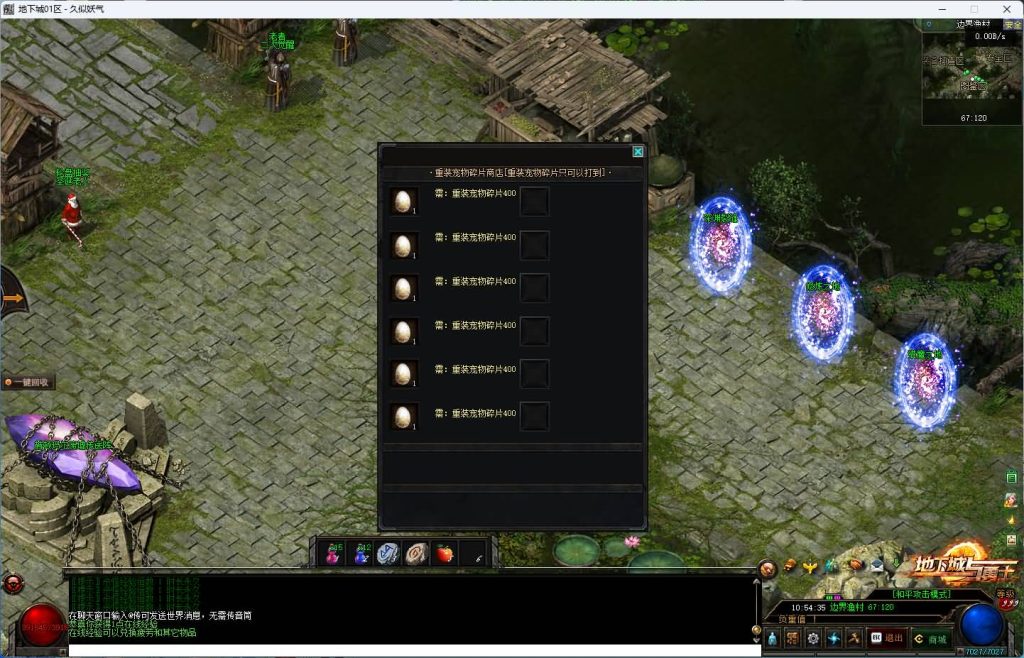
Task: Click the golden wings icon
Action: click(810, 566)
